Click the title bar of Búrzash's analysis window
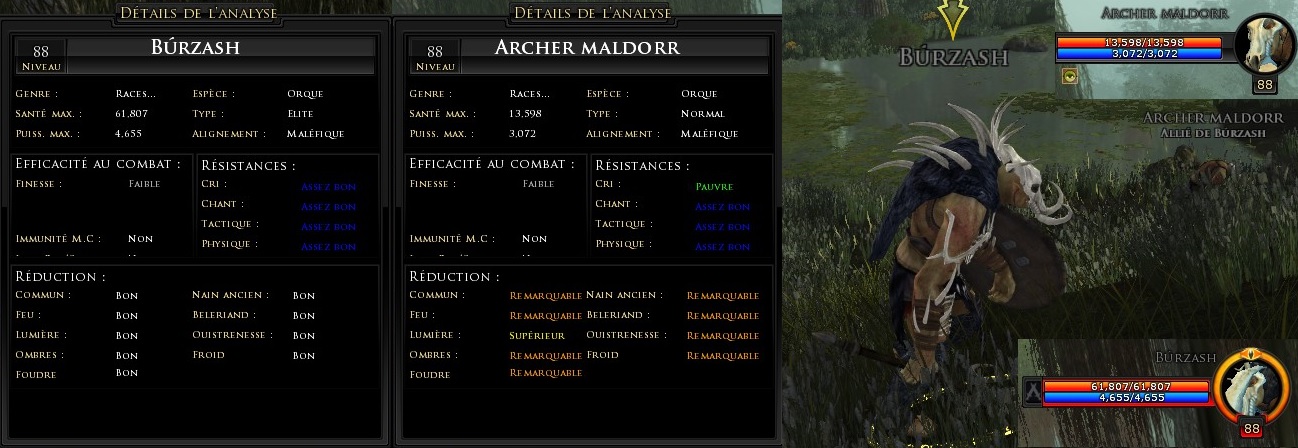This screenshot has height=448, width=1298. pos(197,13)
